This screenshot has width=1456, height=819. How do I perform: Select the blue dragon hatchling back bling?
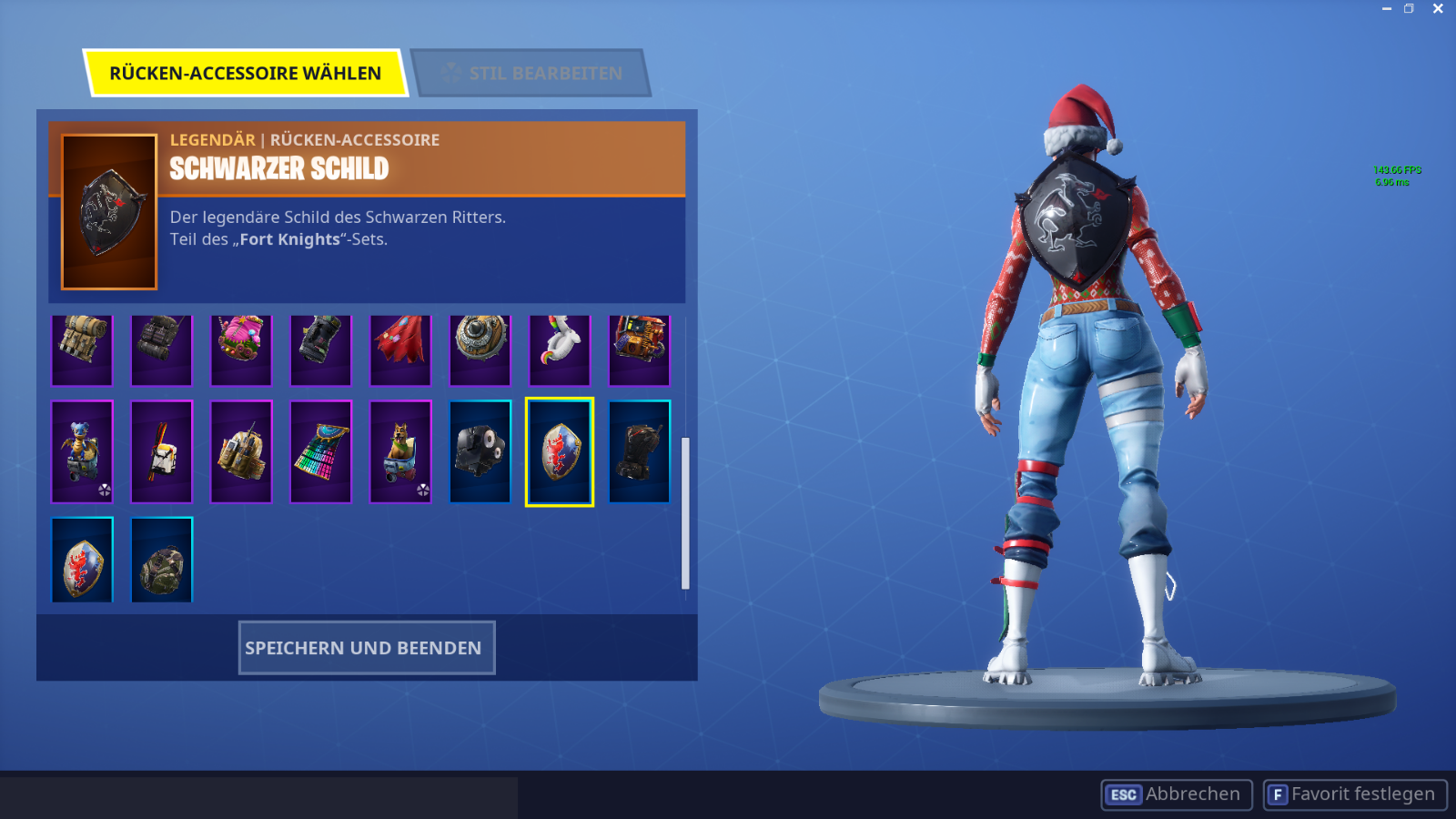click(82, 452)
